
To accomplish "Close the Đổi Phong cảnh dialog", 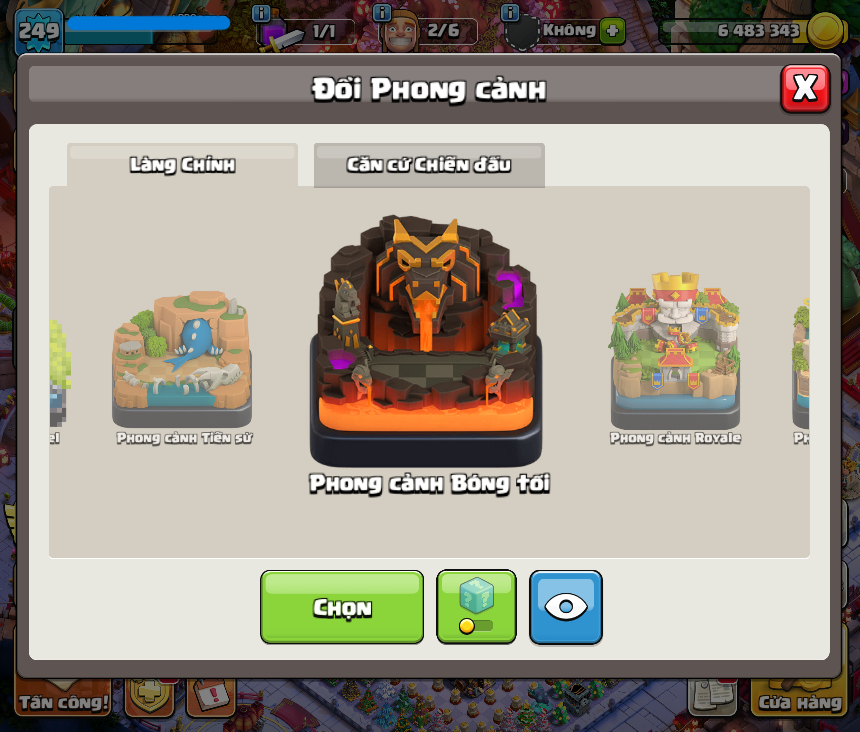I will coord(804,89).
